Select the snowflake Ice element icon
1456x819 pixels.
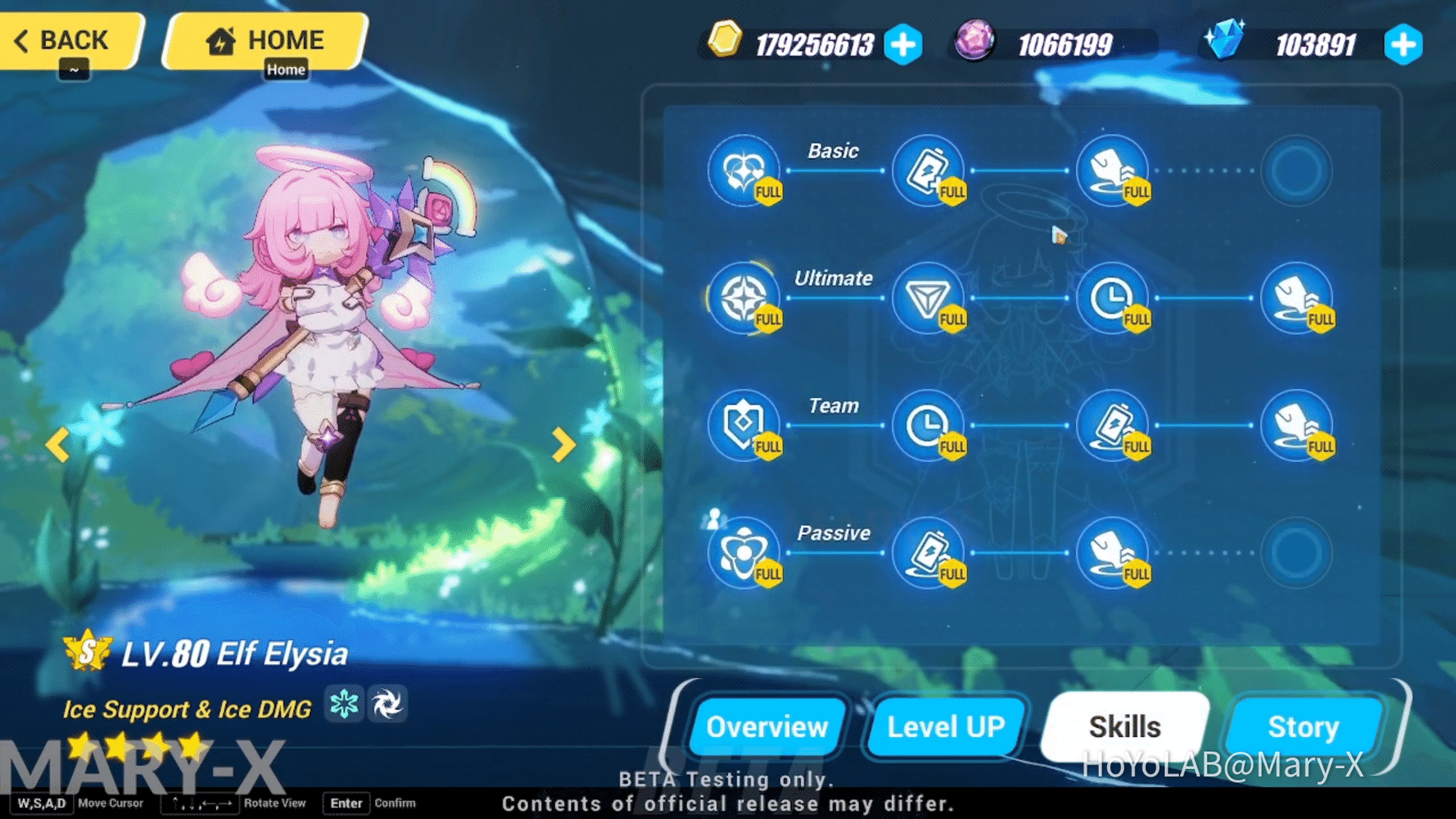(x=344, y=704)
